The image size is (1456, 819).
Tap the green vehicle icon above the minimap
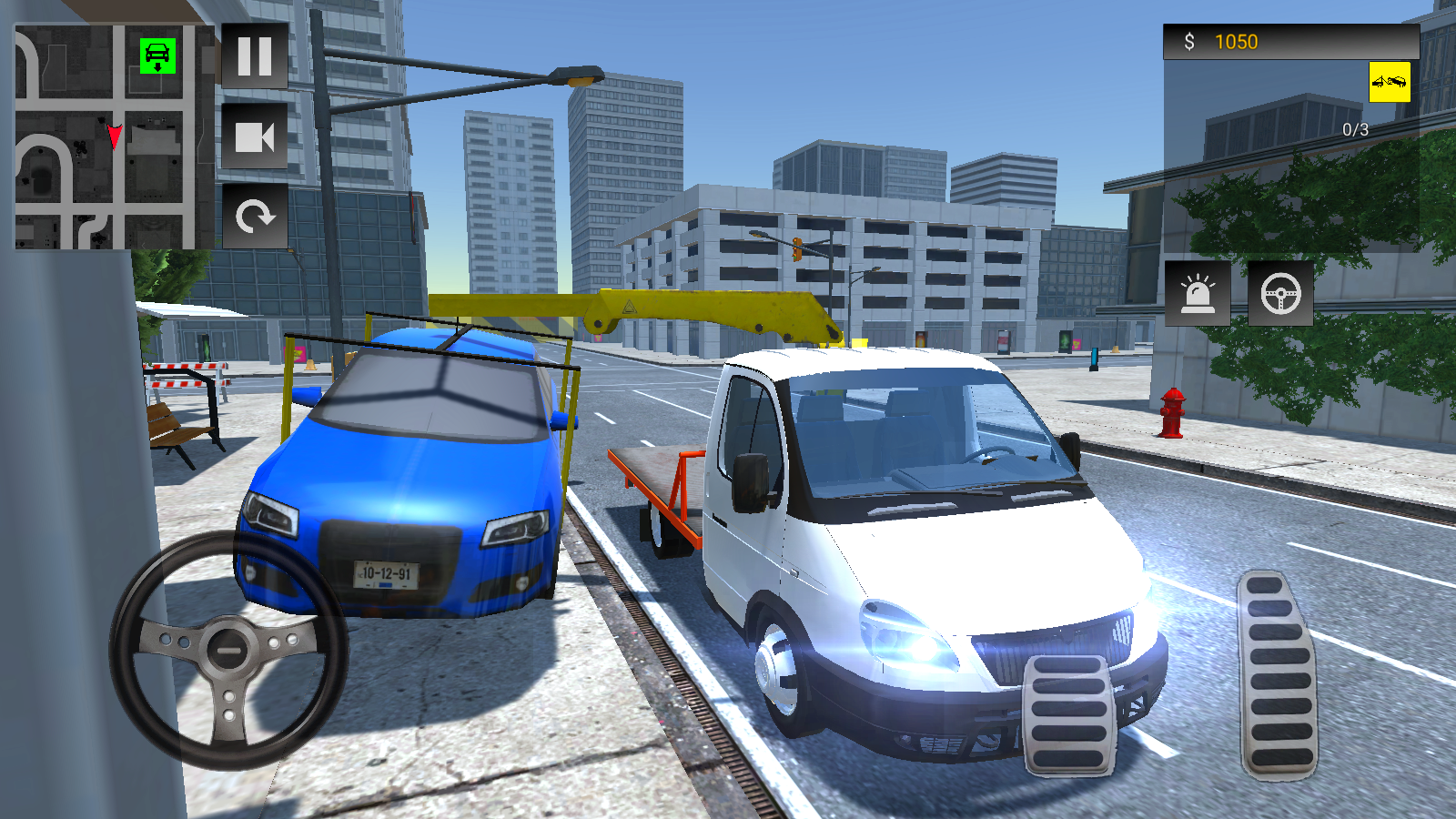[156, 55]
